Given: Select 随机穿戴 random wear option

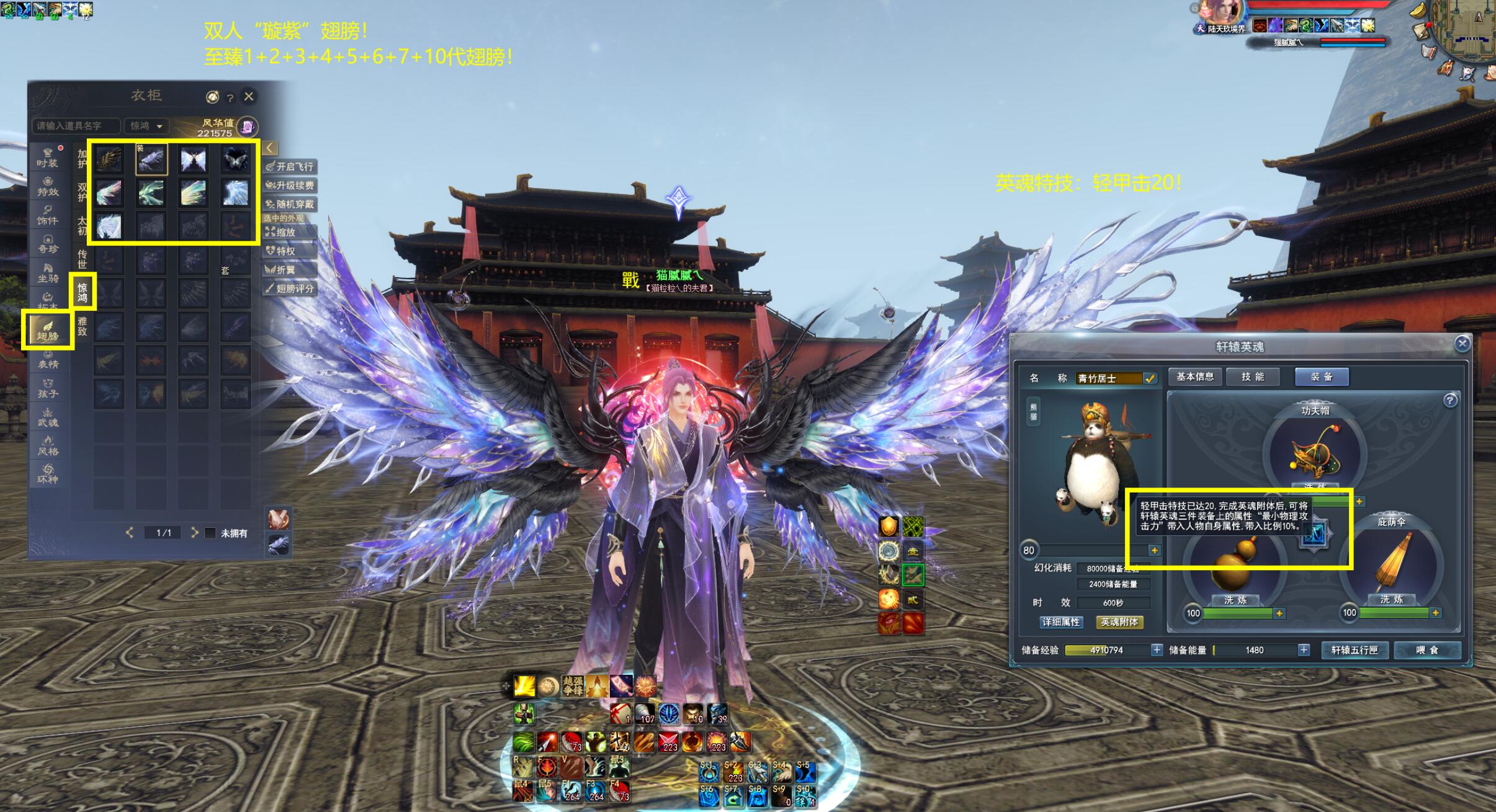Looking at the screenshot, I should [290, 204].
